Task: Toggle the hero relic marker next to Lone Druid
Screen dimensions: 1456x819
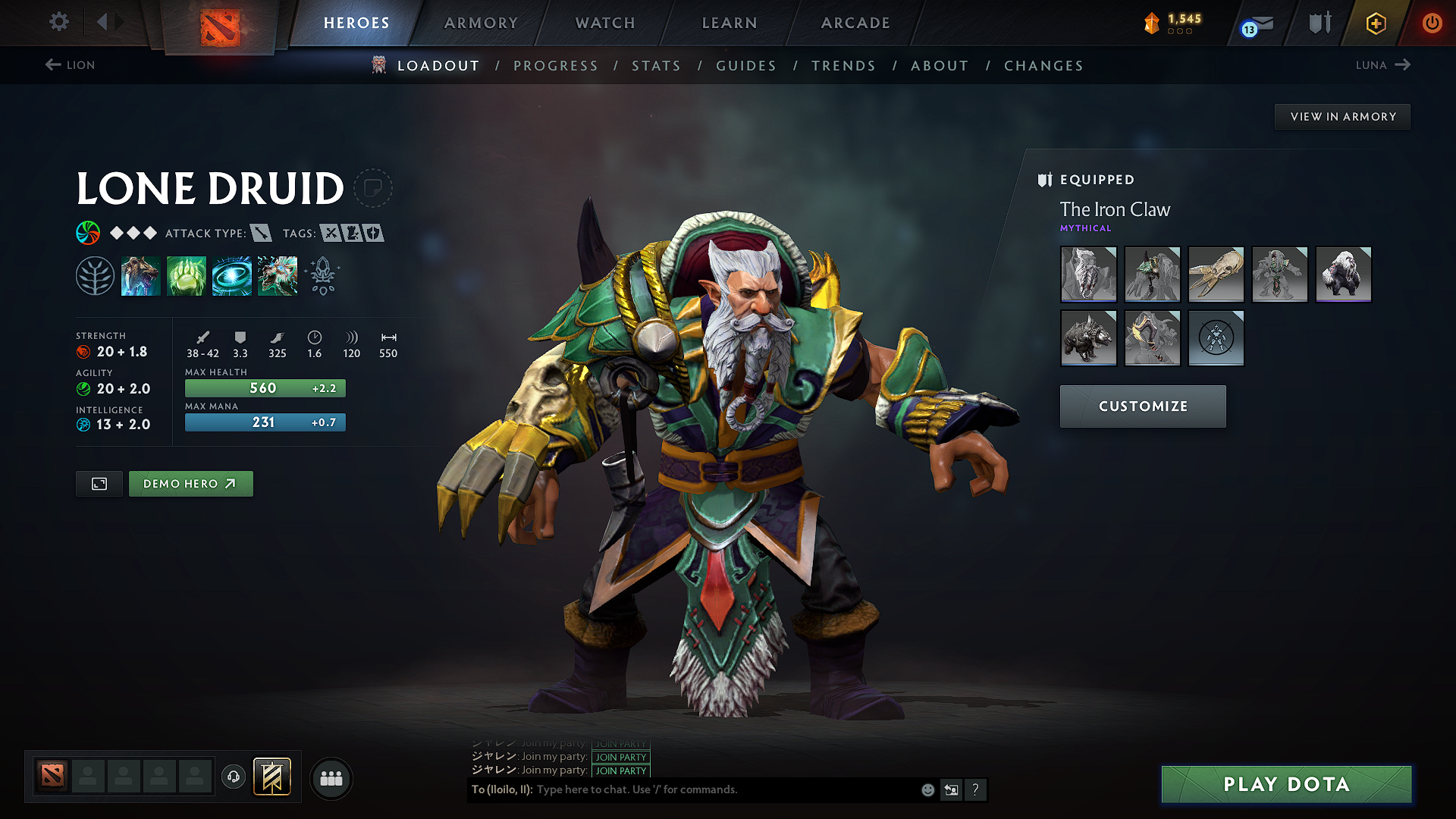Action: pos(375,188)
